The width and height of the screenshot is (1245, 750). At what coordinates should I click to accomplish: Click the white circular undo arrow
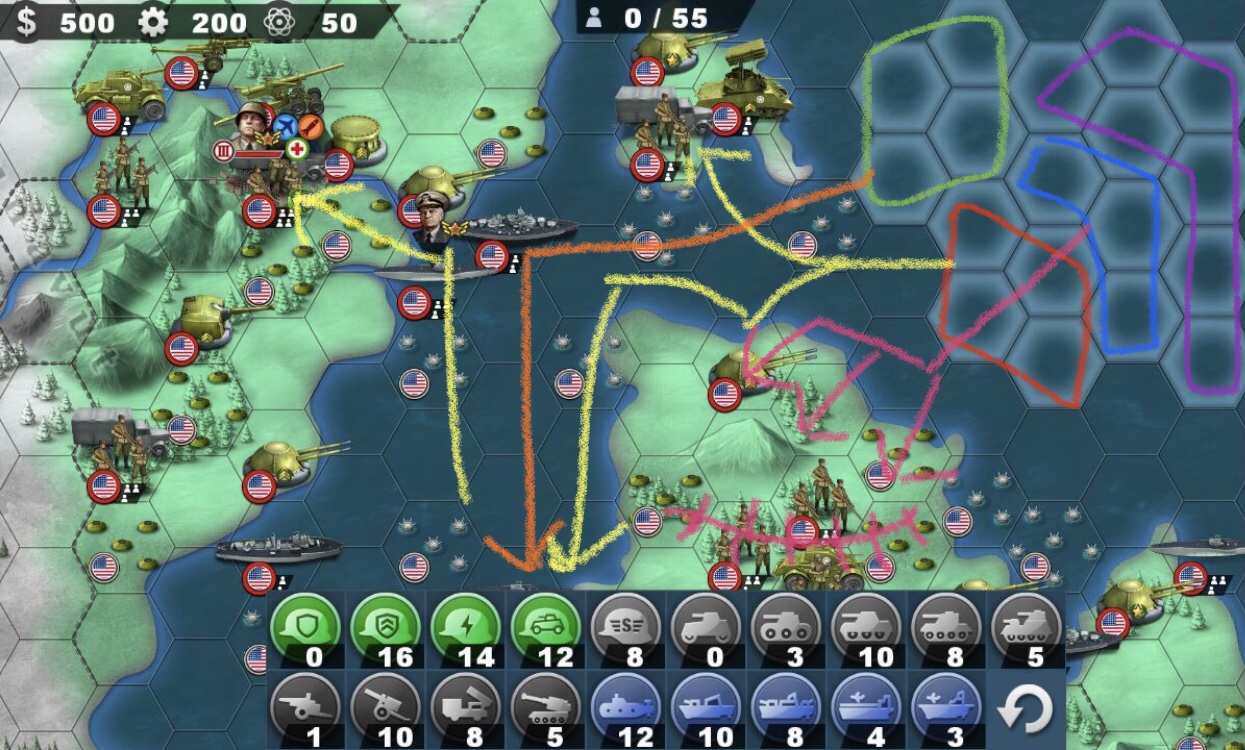[x=1025, y=709]
